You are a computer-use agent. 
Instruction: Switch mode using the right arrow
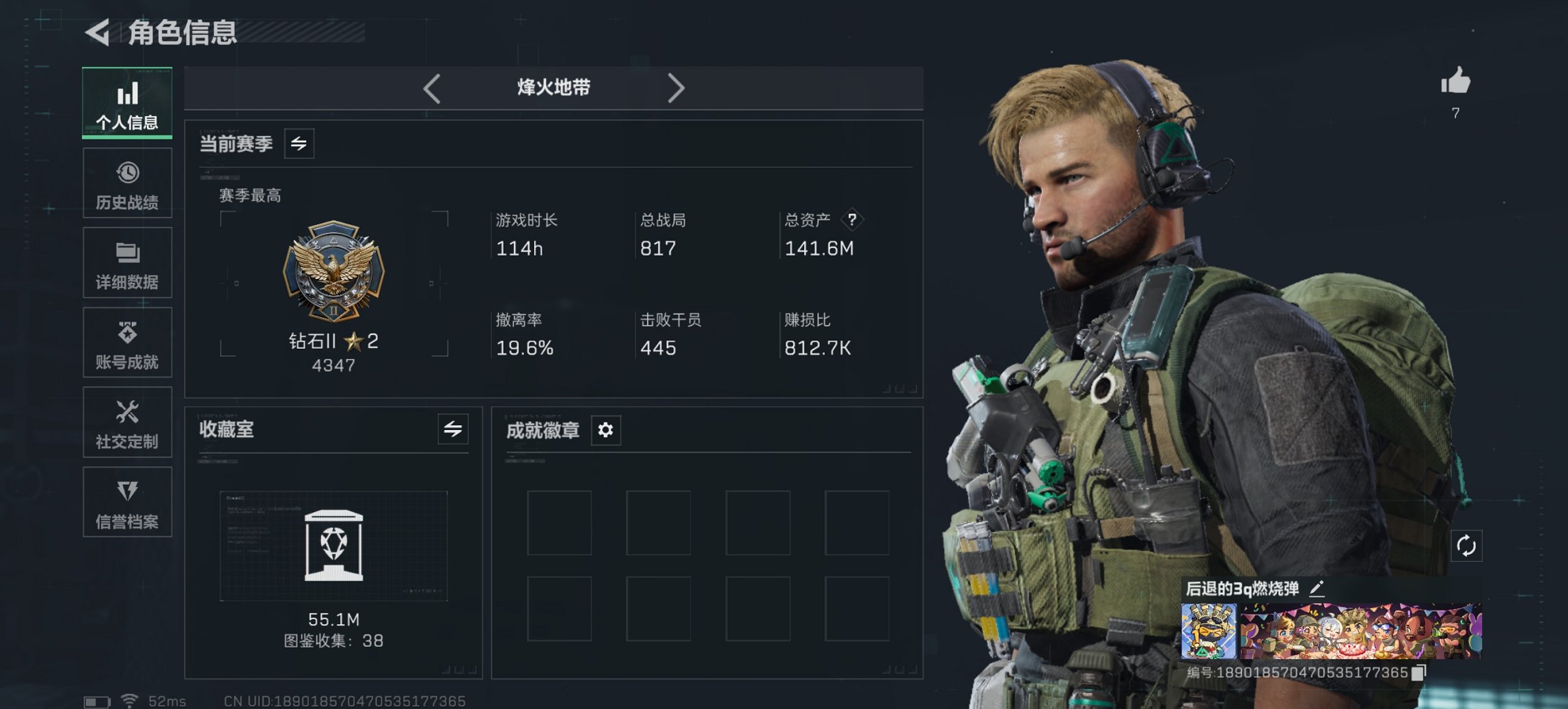[x=677, y=88]
